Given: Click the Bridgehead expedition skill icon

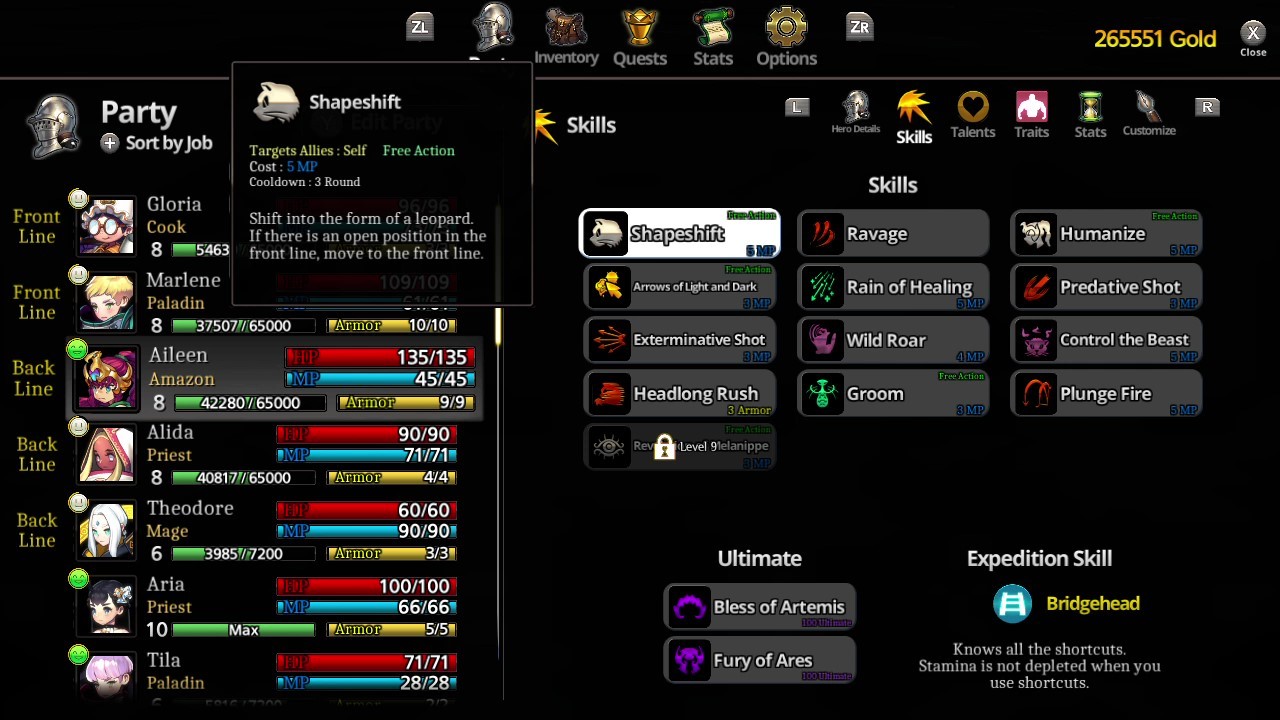Looking at the screenshot, I should tap(1011, 603).
